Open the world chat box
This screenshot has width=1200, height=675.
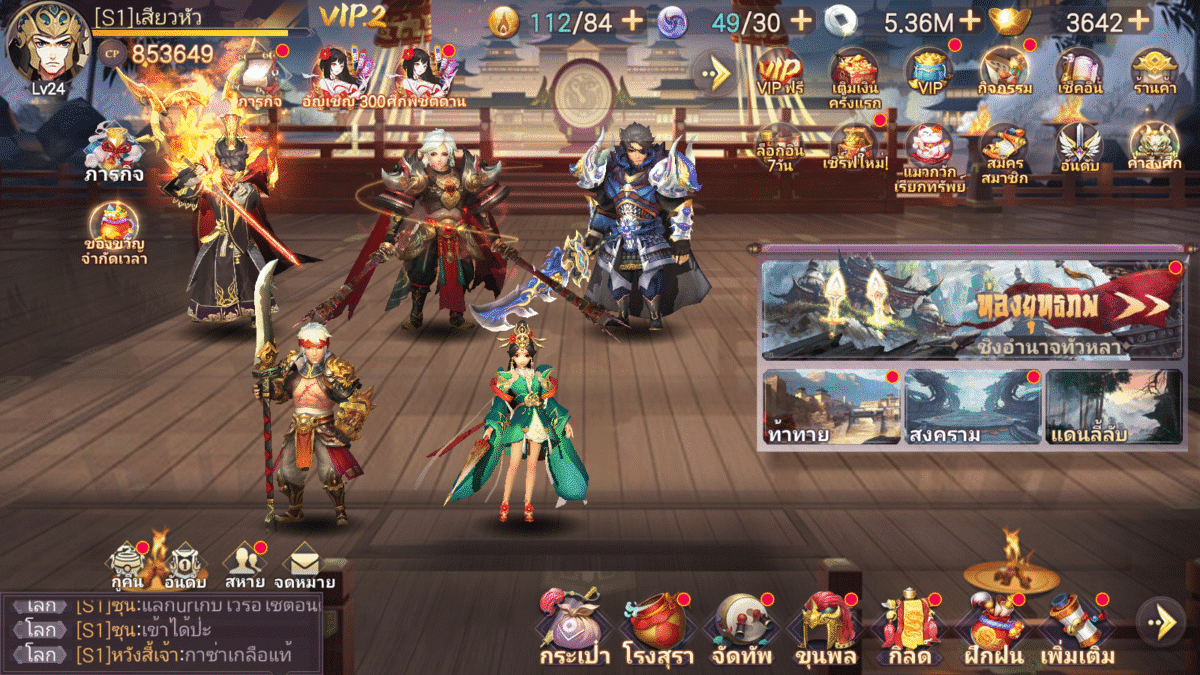click(x=160, y=632)
